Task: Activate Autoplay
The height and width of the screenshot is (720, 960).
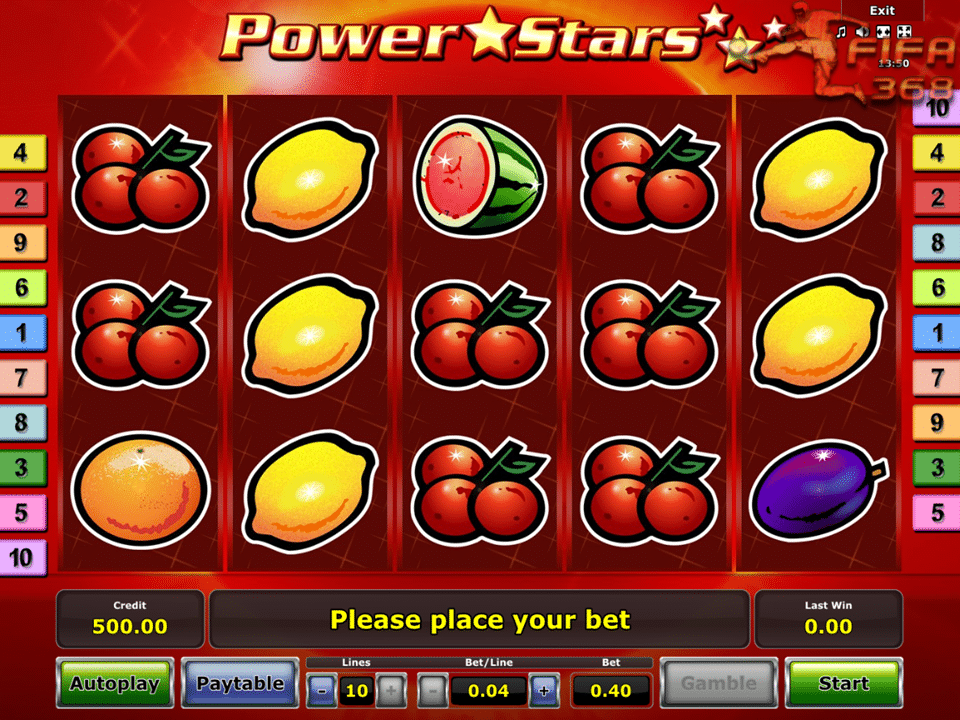Action: coord(115,684)
